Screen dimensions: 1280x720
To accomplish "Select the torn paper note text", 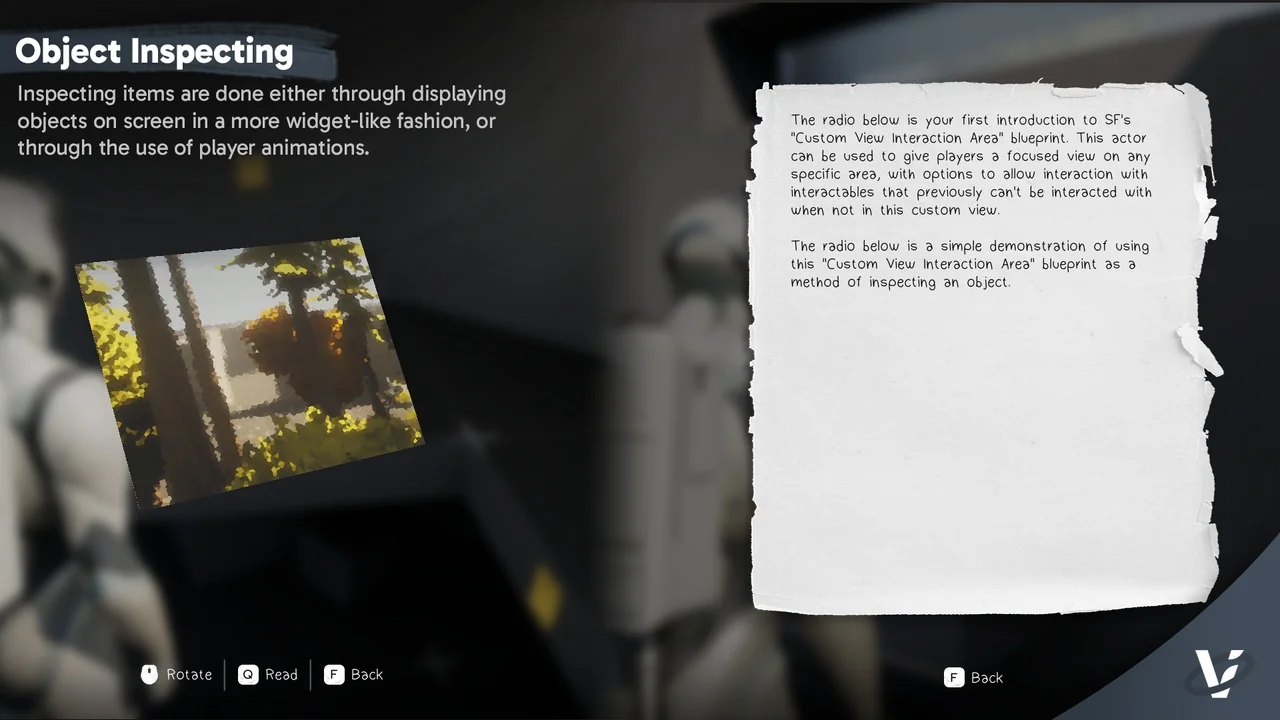I will click(970, 200).
